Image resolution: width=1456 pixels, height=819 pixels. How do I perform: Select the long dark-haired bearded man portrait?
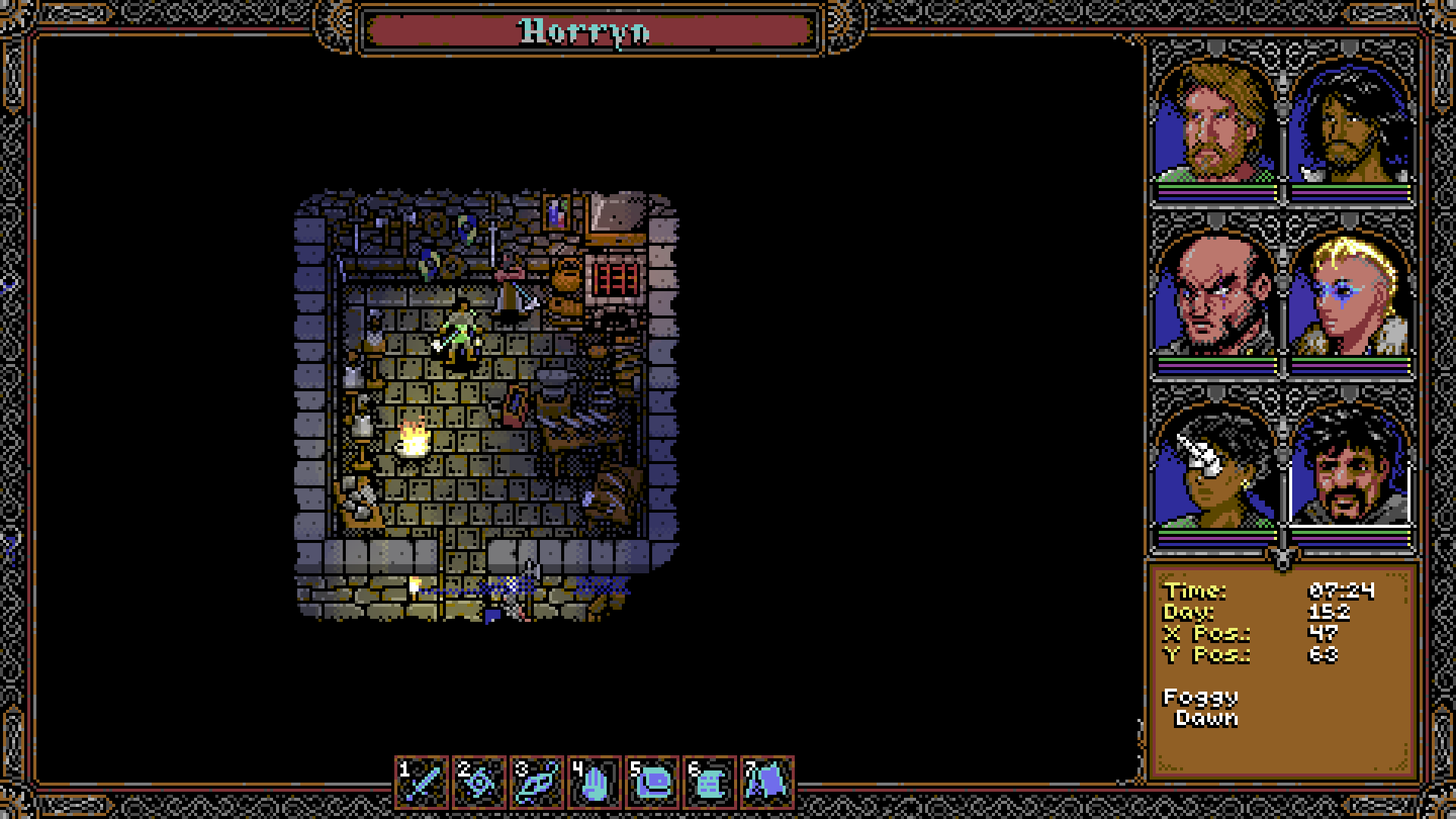1349,123
